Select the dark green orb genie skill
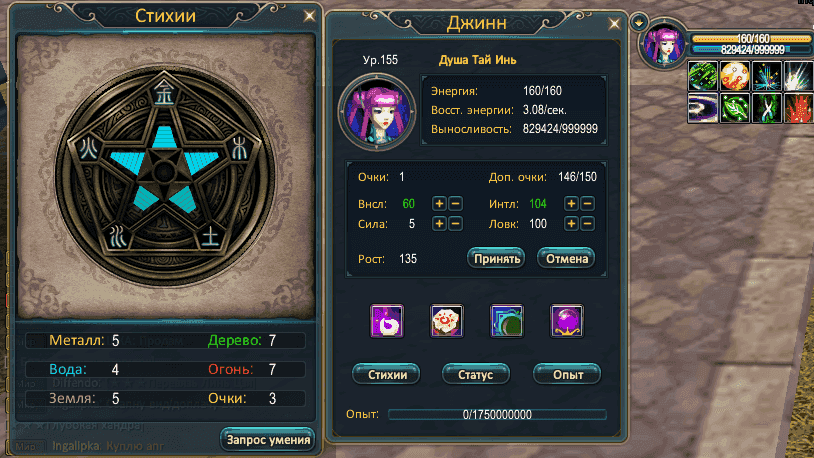 click(507, 321)
